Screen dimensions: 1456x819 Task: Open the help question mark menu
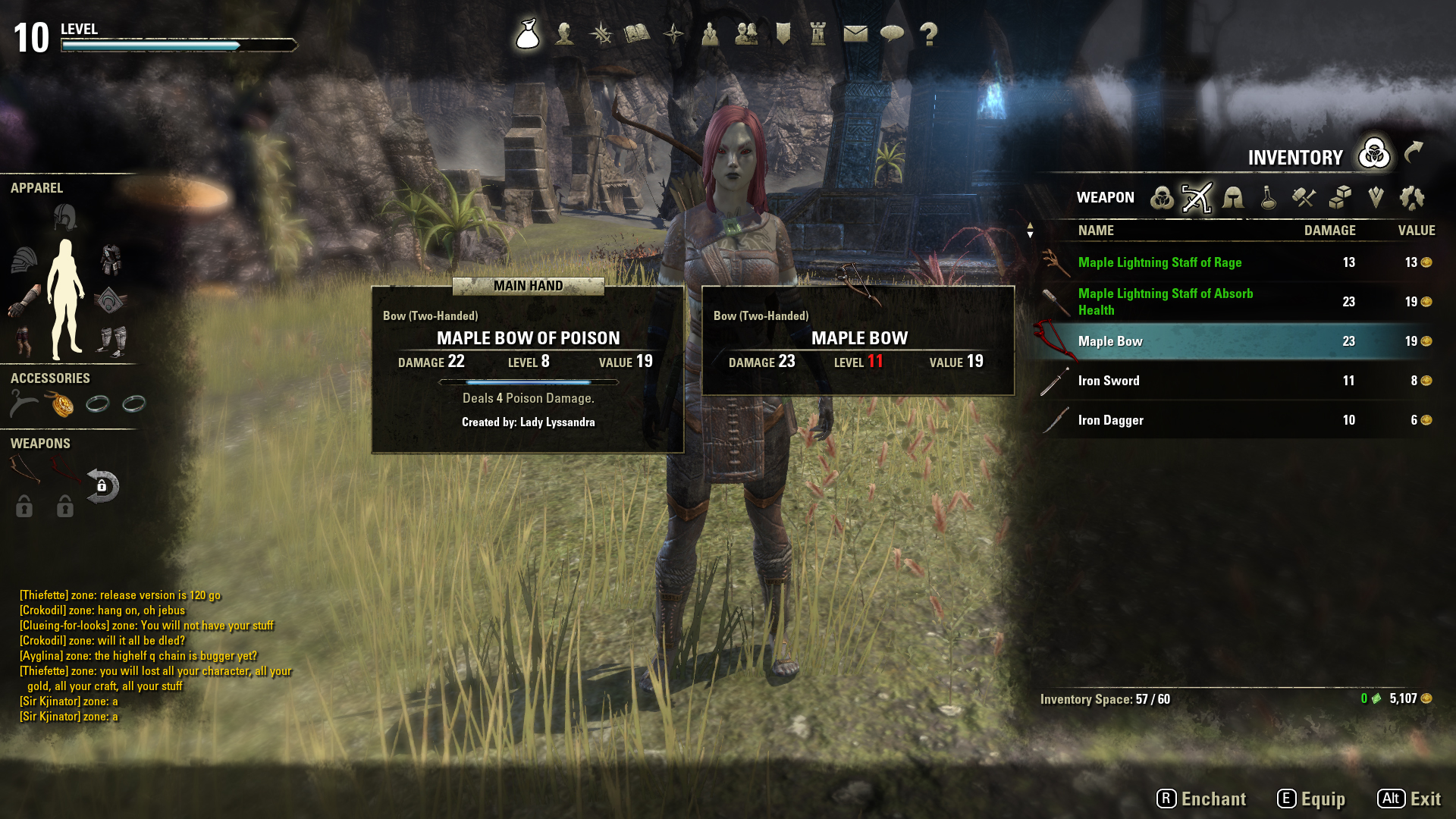[928, 34]
